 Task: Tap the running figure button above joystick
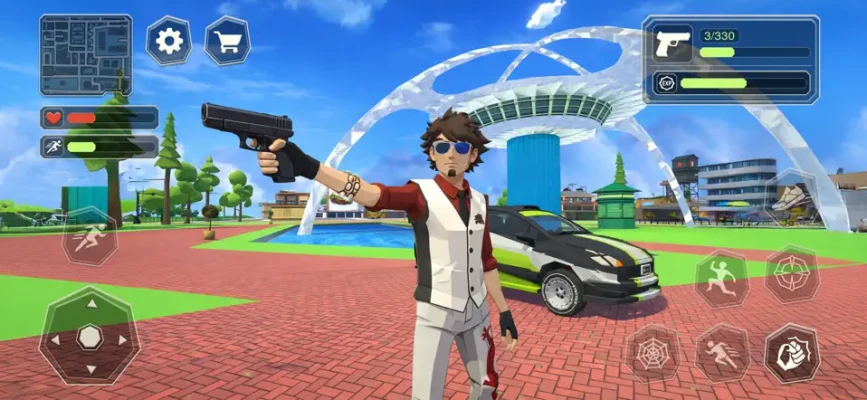point(90,238)
